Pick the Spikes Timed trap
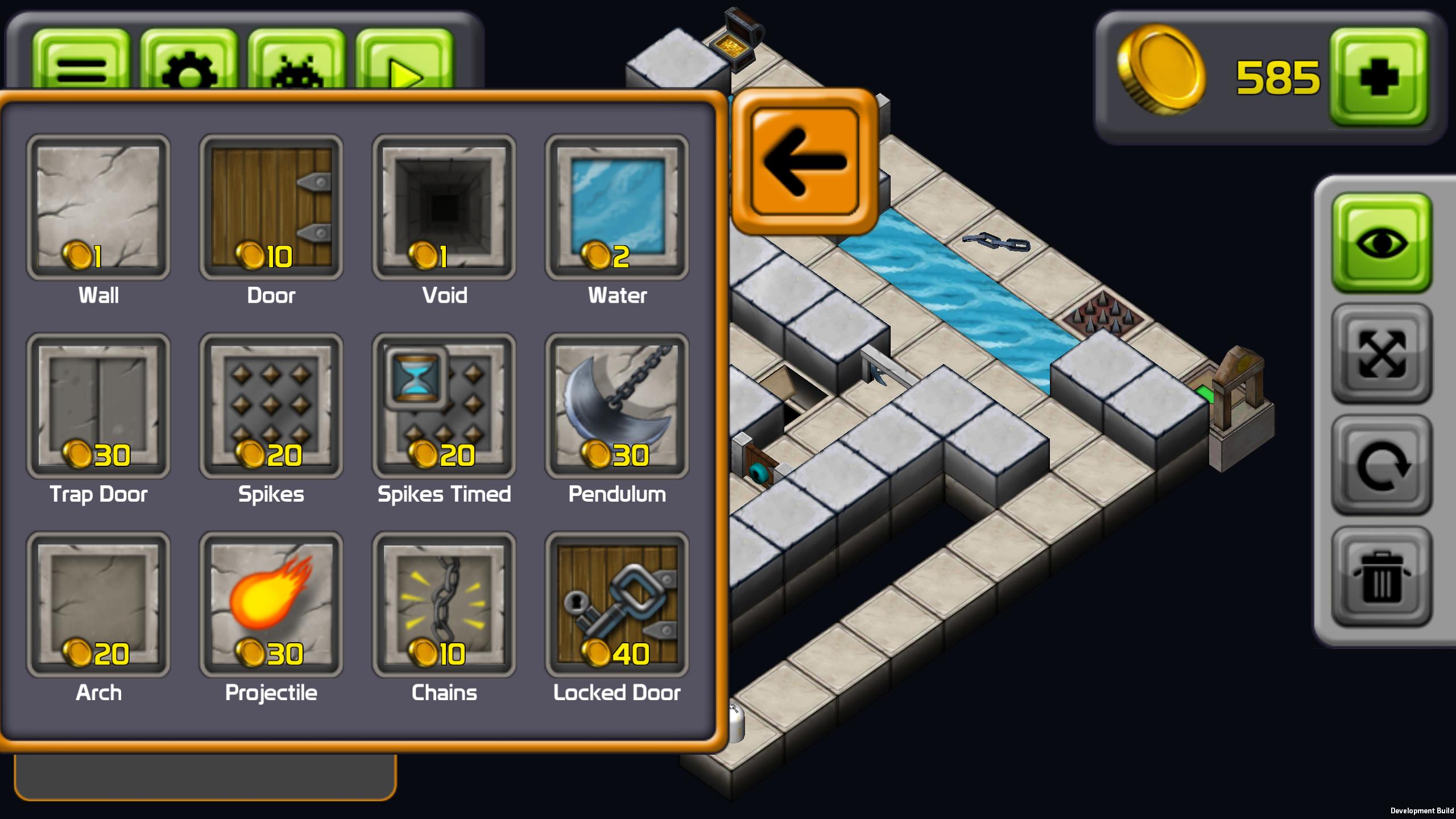This screenshot has width=1456, height=819. 444,406
